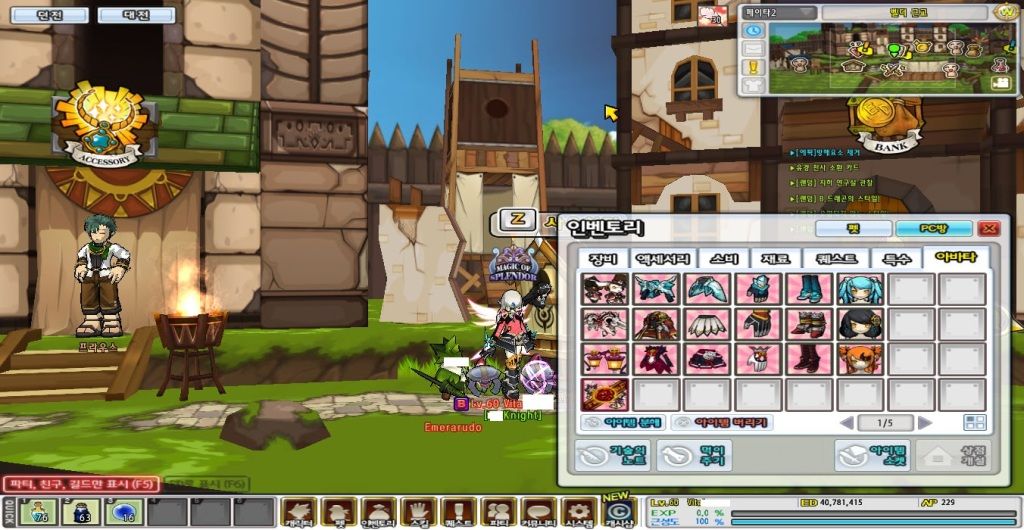The height and width of the screenshot is (530, 1024).
Task: Select the 퀘스트 inventory tab
Action: tap(837, 259)
